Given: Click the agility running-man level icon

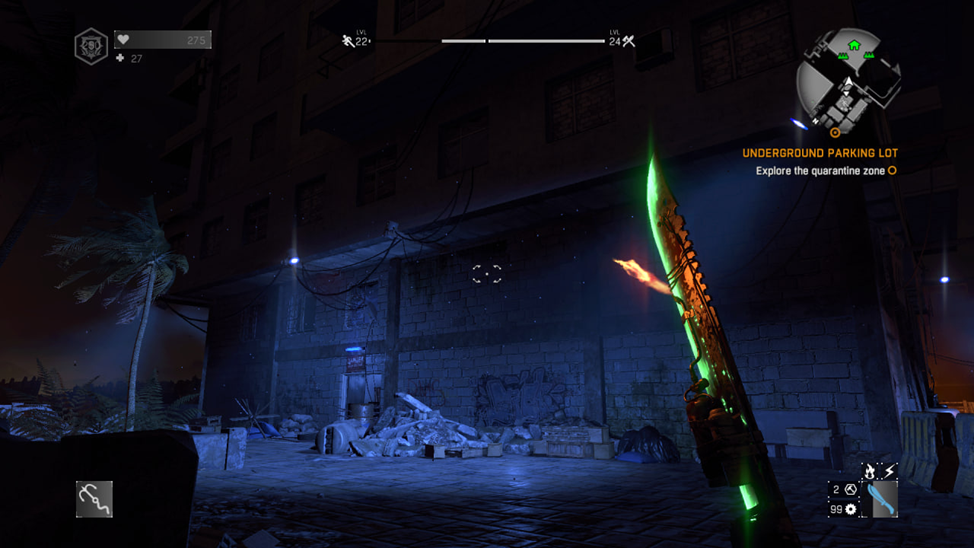Looking at the screenshot, I should (348, 41).
